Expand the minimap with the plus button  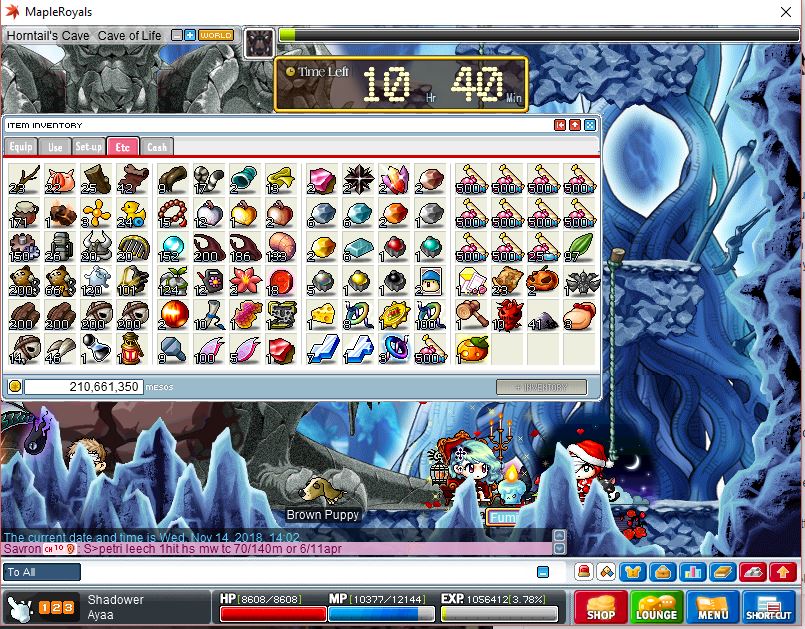pos(190,35)
